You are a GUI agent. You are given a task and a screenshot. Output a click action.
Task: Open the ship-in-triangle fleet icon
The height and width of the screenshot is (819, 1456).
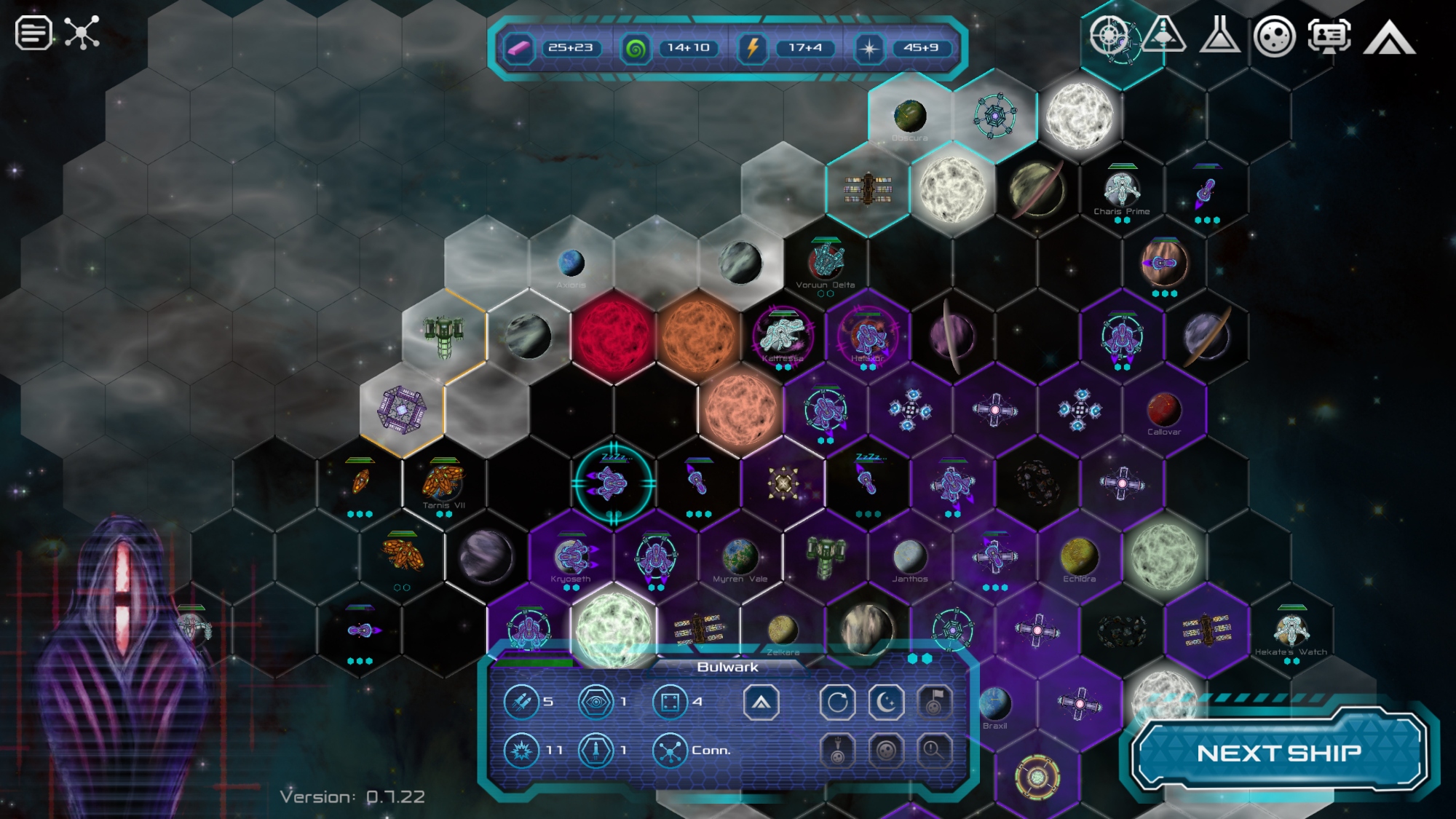(x=1163, y=35)
